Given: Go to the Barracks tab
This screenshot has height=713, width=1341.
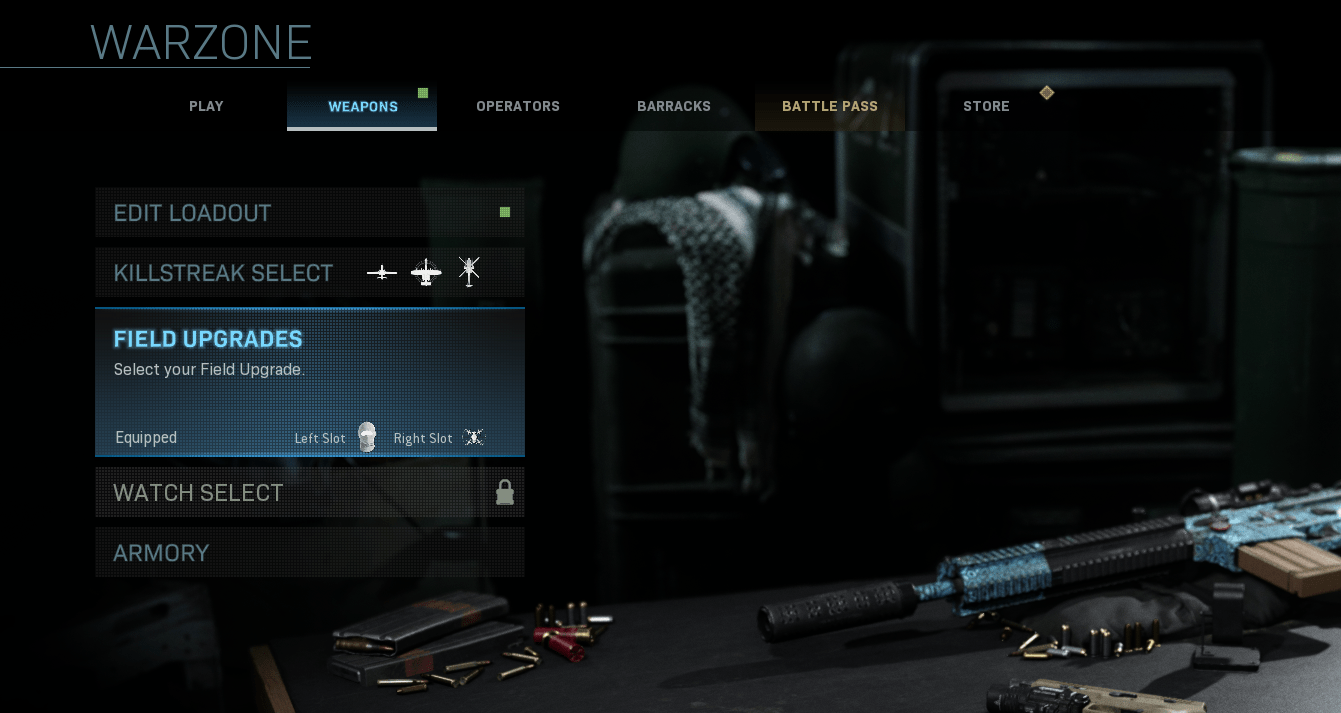Looking at the screenshot, I should click(674, 107).
